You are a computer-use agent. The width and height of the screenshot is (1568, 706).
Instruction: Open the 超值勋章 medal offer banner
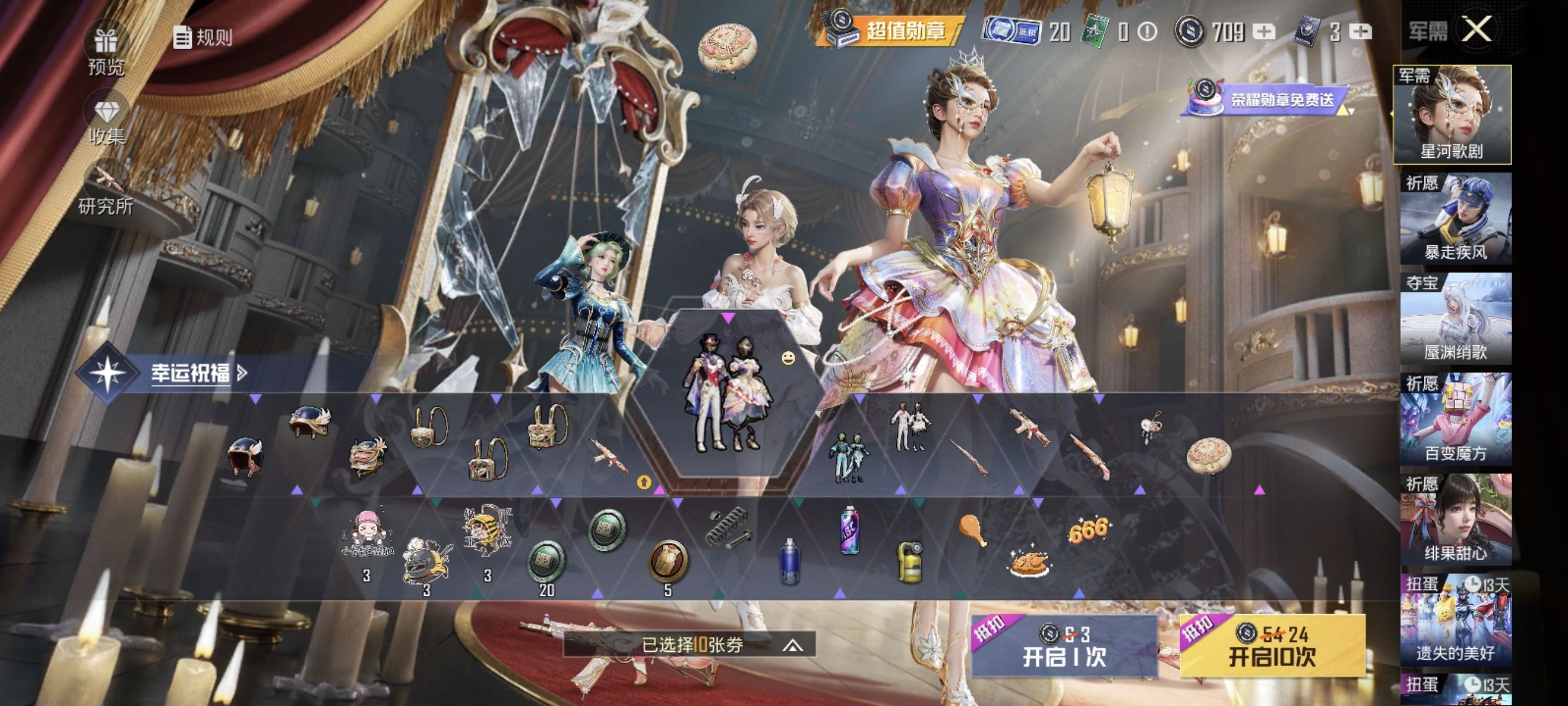tap(891, 30)
